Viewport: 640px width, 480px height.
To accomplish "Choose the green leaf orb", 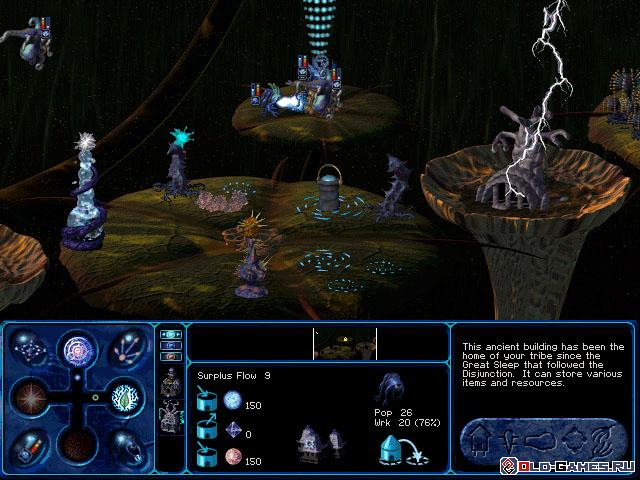I will click(124, 398).
